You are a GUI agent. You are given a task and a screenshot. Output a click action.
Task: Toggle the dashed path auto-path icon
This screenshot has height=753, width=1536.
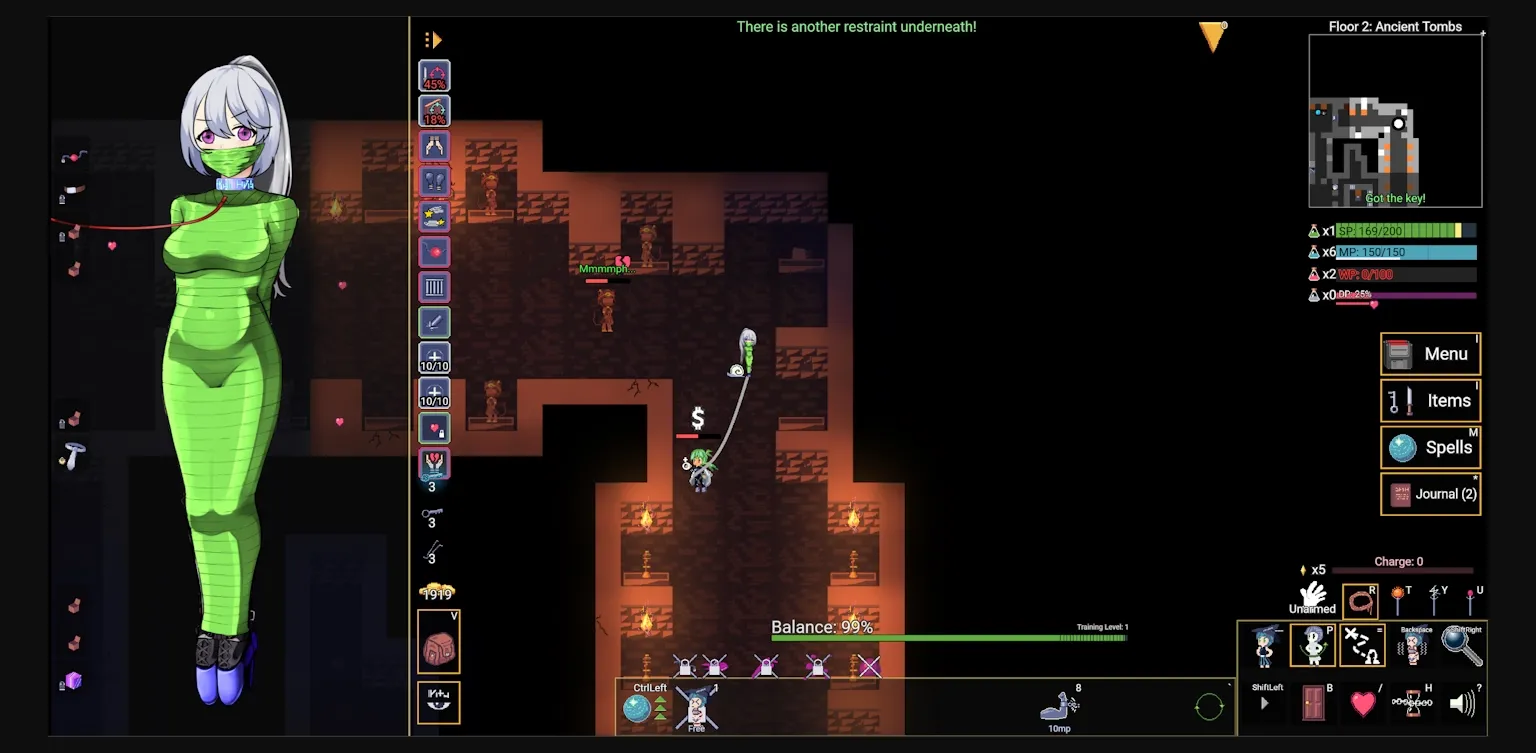click(x=1361, y=646)
